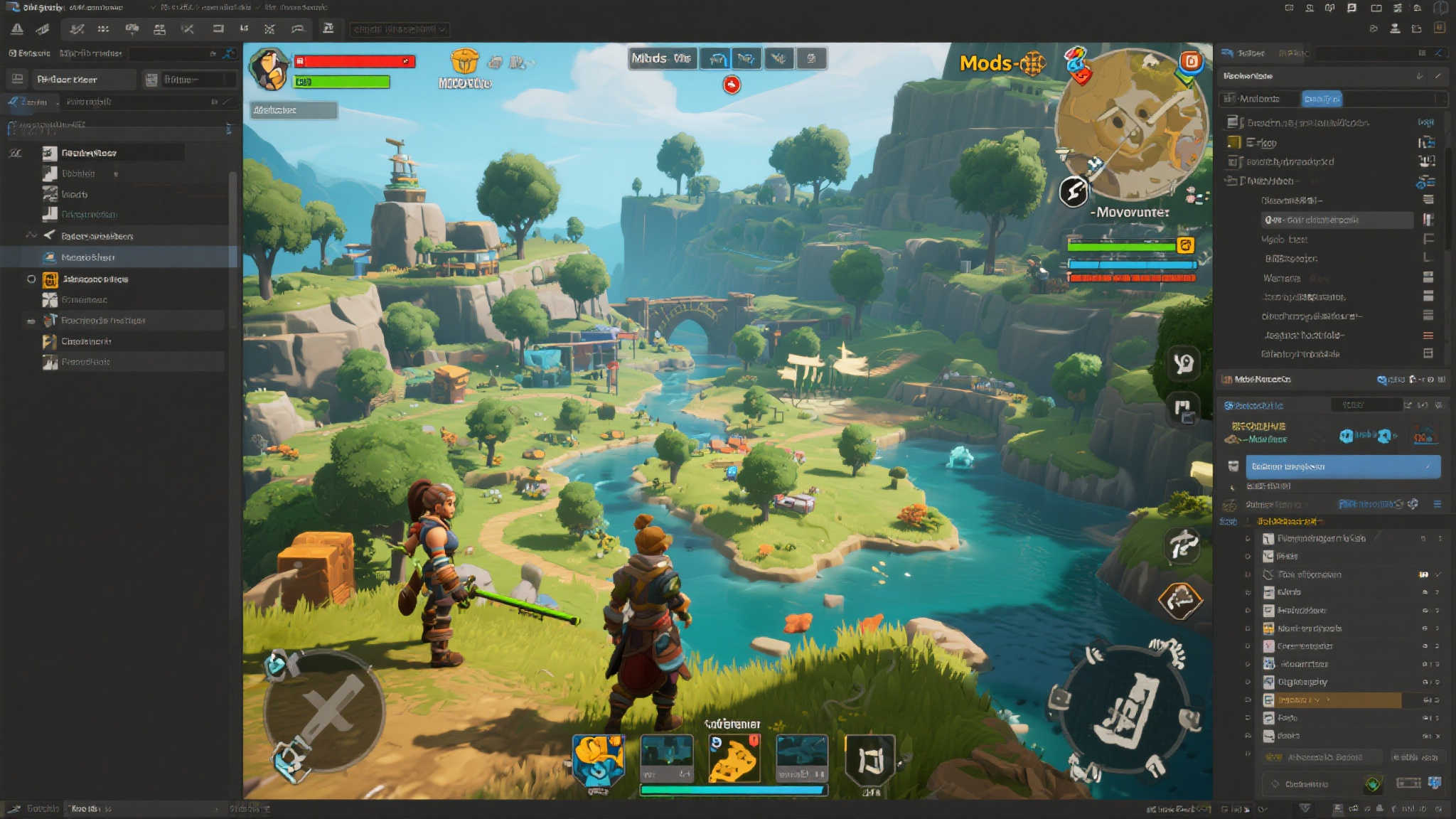Select the recycle icon on the viewport right side
The height and width of the screenshot is (819, 1456).
point(1183,601)
